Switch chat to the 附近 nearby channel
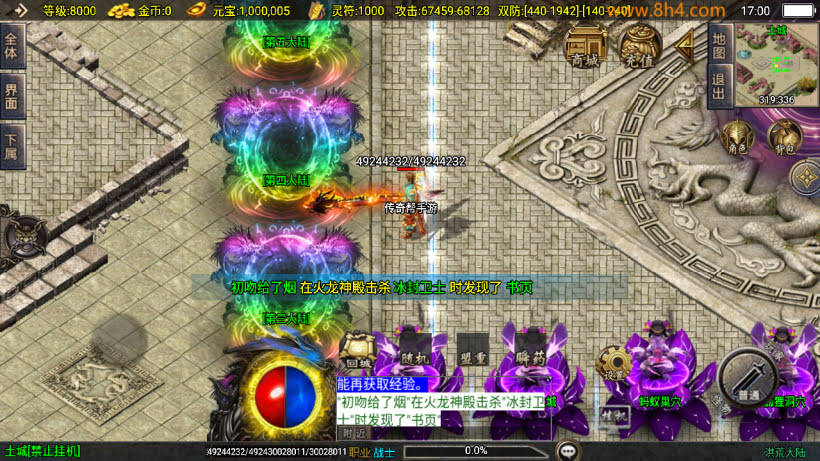 pyautogui.click(x=353, y=434)
